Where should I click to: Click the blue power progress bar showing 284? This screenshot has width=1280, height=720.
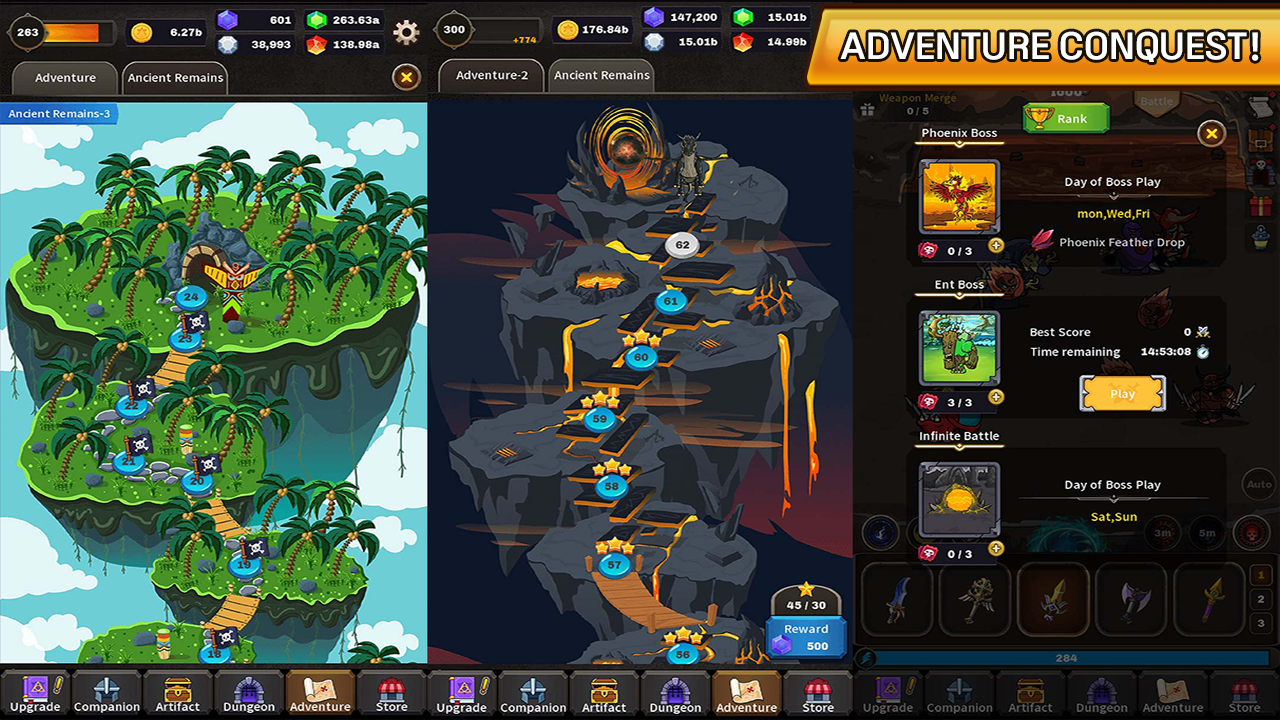point(1065,657)
